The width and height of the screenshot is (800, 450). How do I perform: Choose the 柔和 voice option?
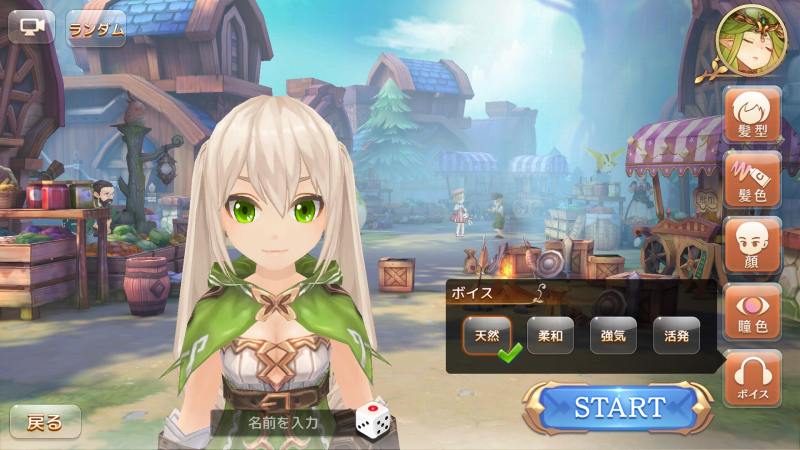tap(550, 336)
